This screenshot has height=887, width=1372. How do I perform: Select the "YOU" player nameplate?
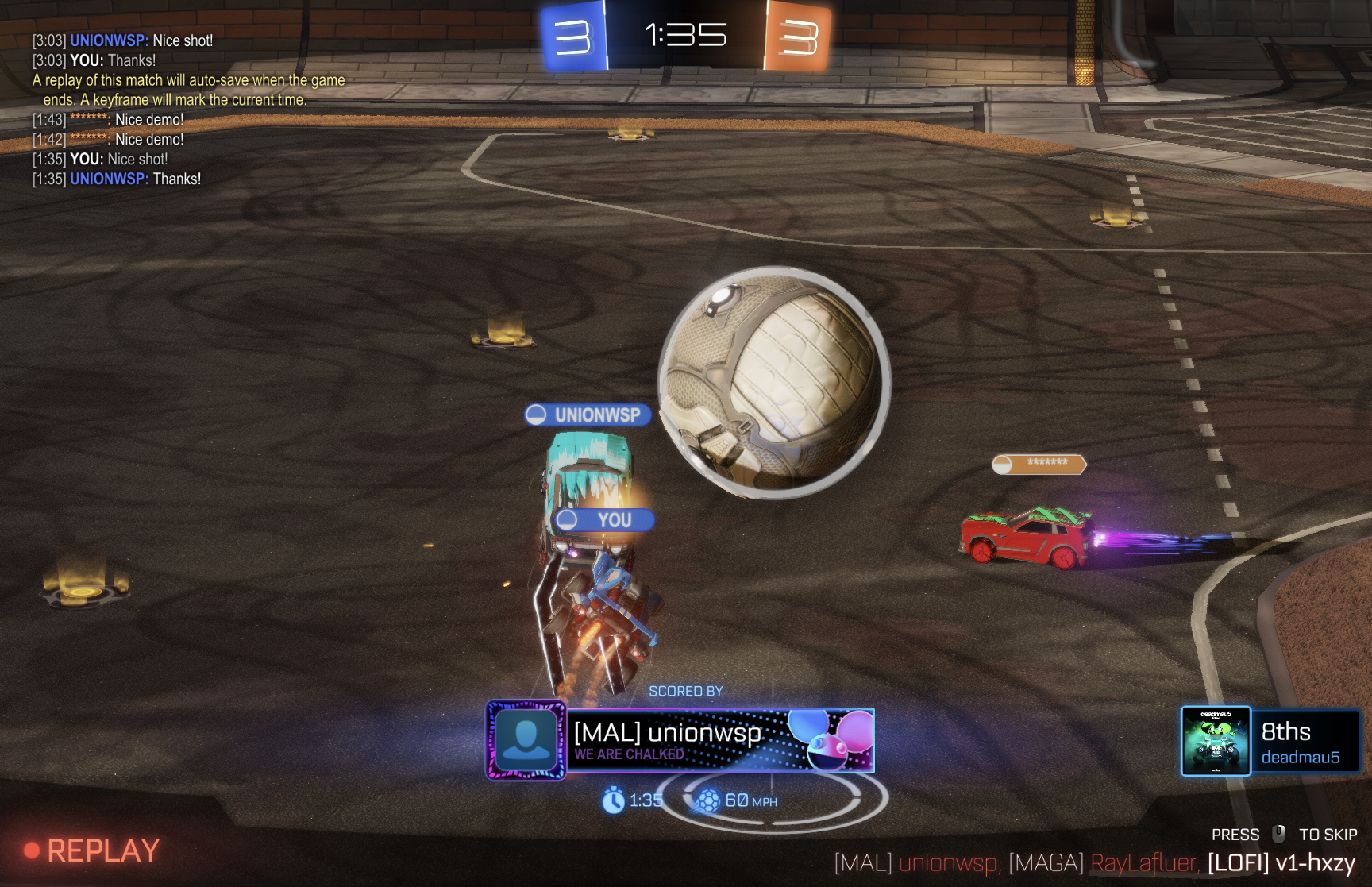pos(605,520)
